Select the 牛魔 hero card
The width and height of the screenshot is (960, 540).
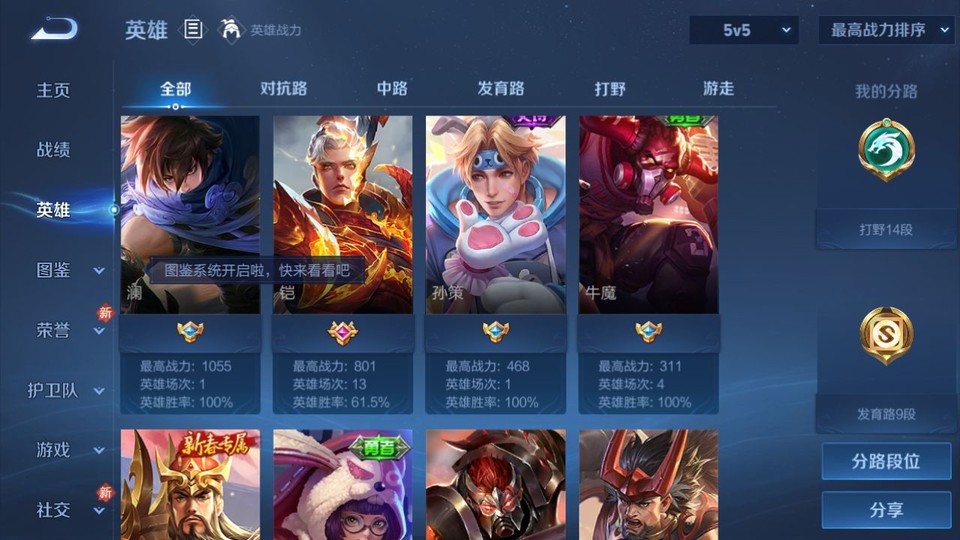[x=648, y=215]
